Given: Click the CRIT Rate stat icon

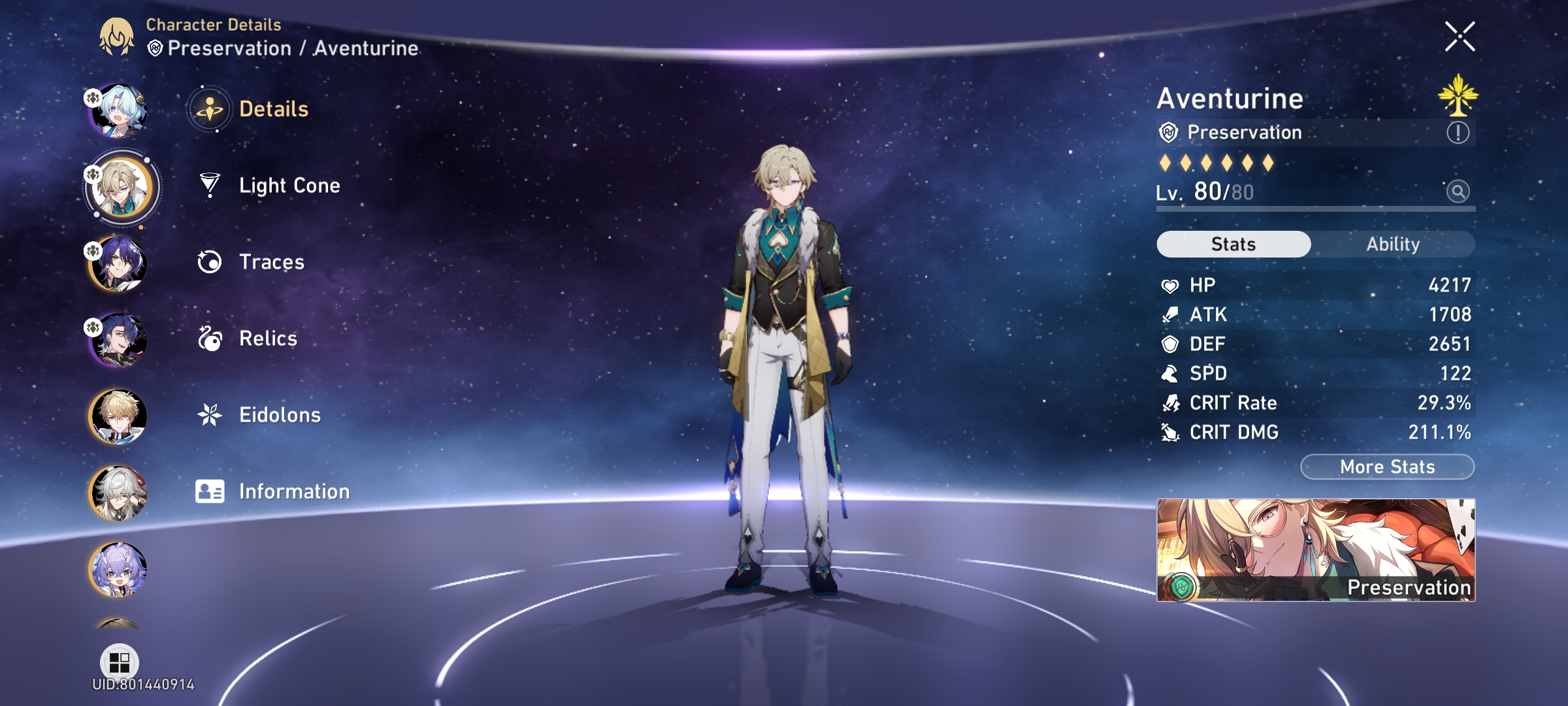Looking at the screenshot, I should pyautogui.click(x=1172, y=403).
